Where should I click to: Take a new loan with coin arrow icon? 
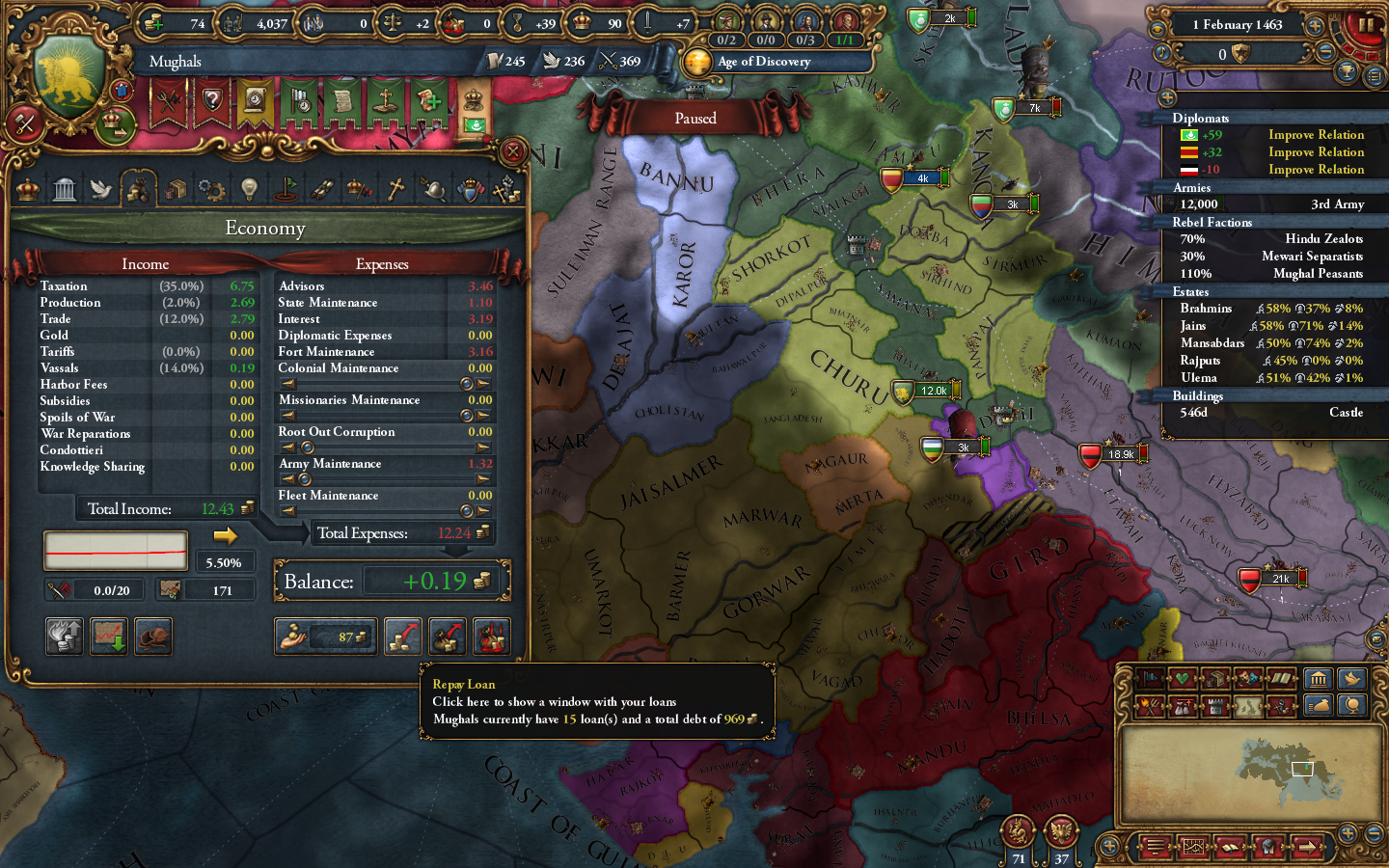tap(402, 637)
